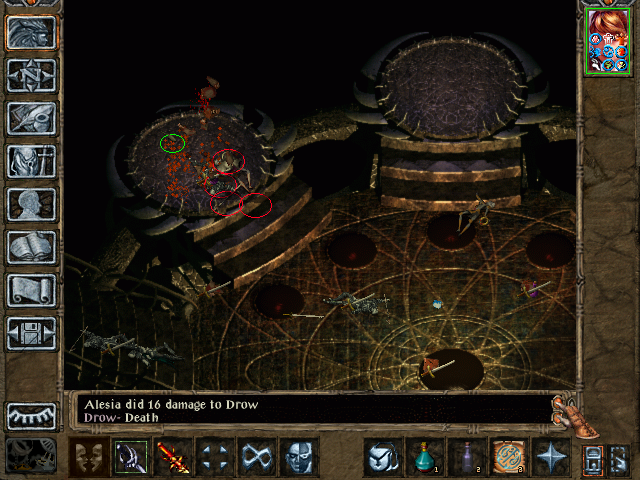Screen dimensions: 640x480
Task: Show the character record bust button
Action: [31, 204]
